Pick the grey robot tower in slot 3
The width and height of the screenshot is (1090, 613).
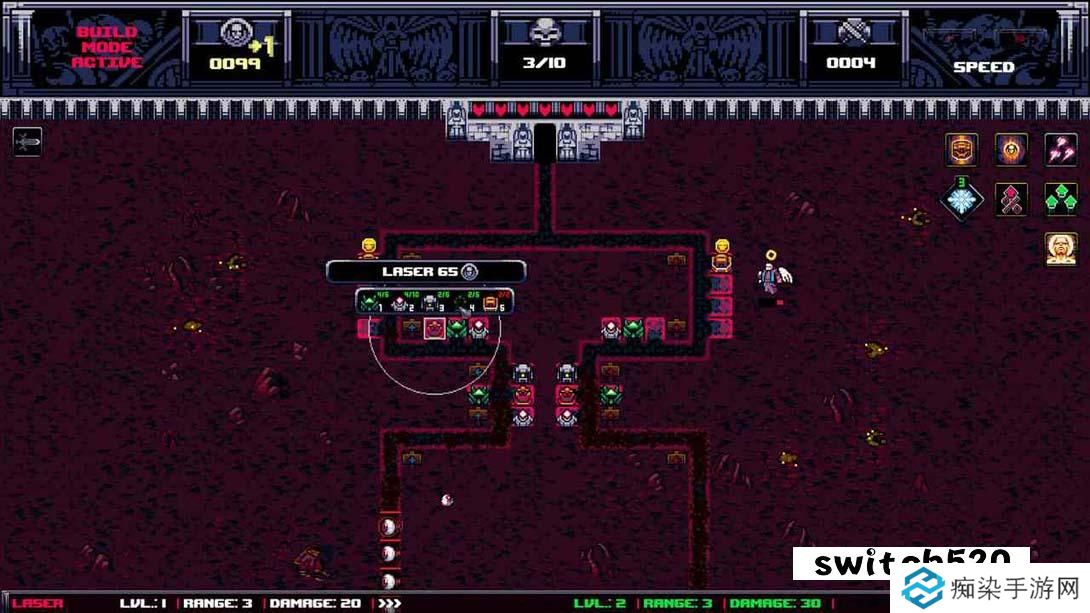[x=430, y=301]
